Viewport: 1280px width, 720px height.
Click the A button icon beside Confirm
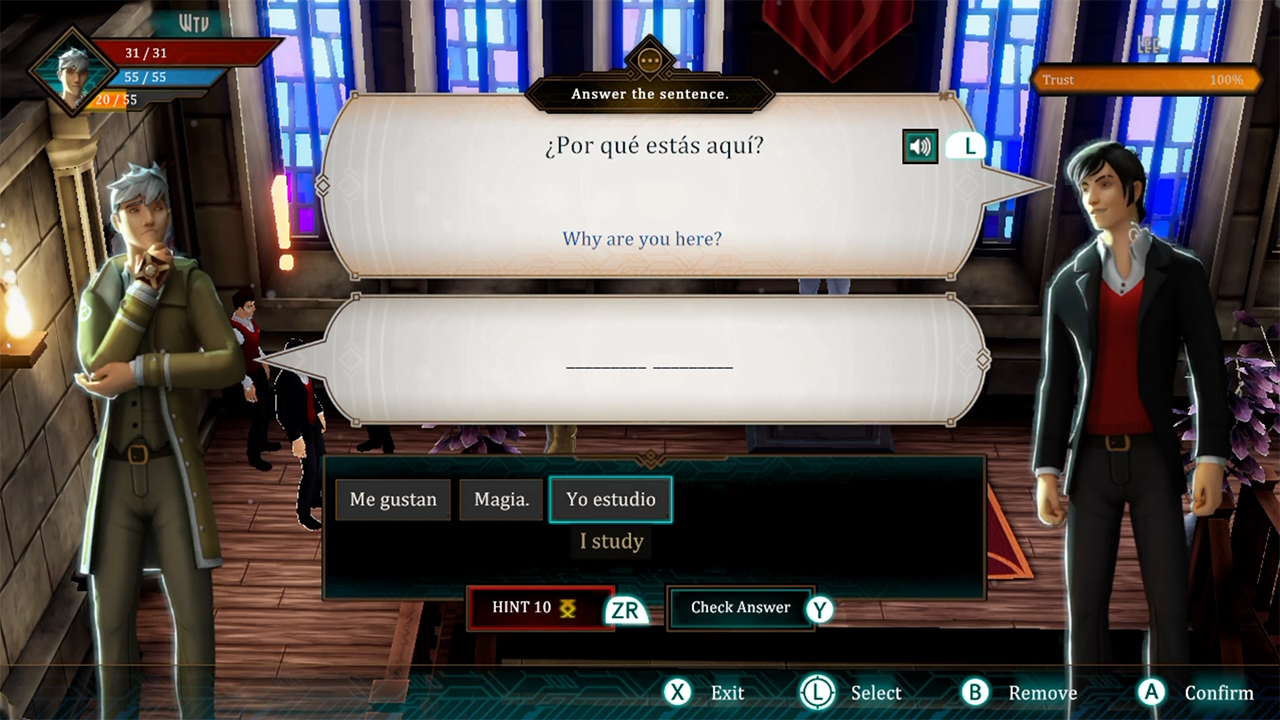point(1152,692)
